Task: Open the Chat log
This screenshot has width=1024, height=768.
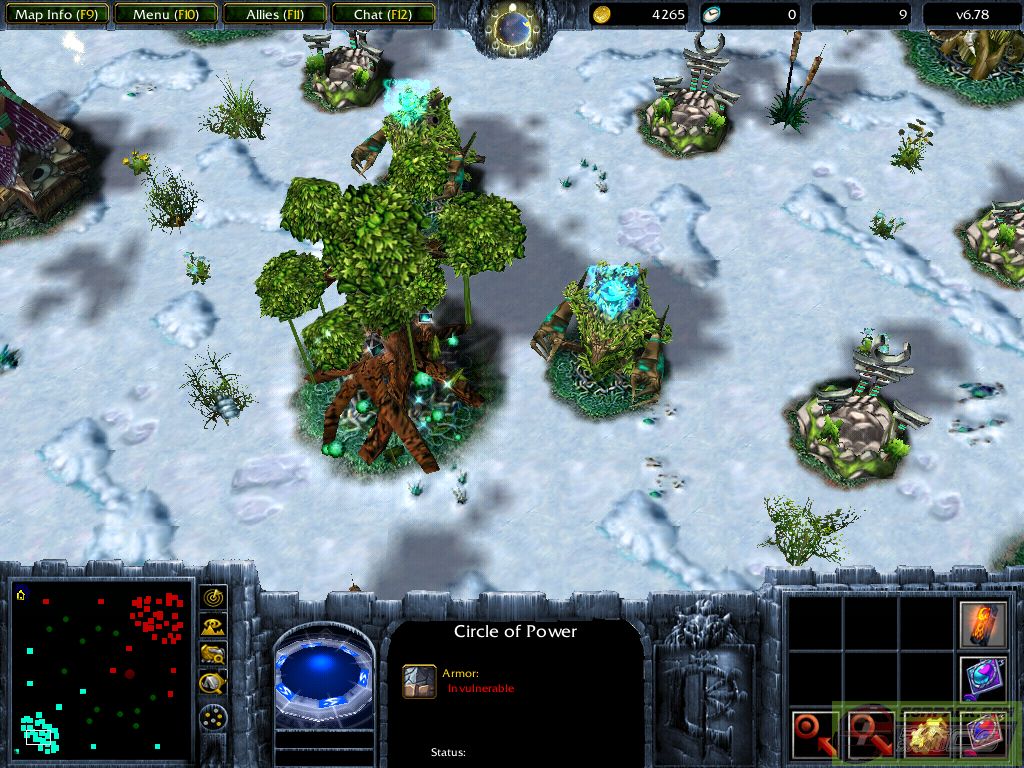Action: click(381, 15)
